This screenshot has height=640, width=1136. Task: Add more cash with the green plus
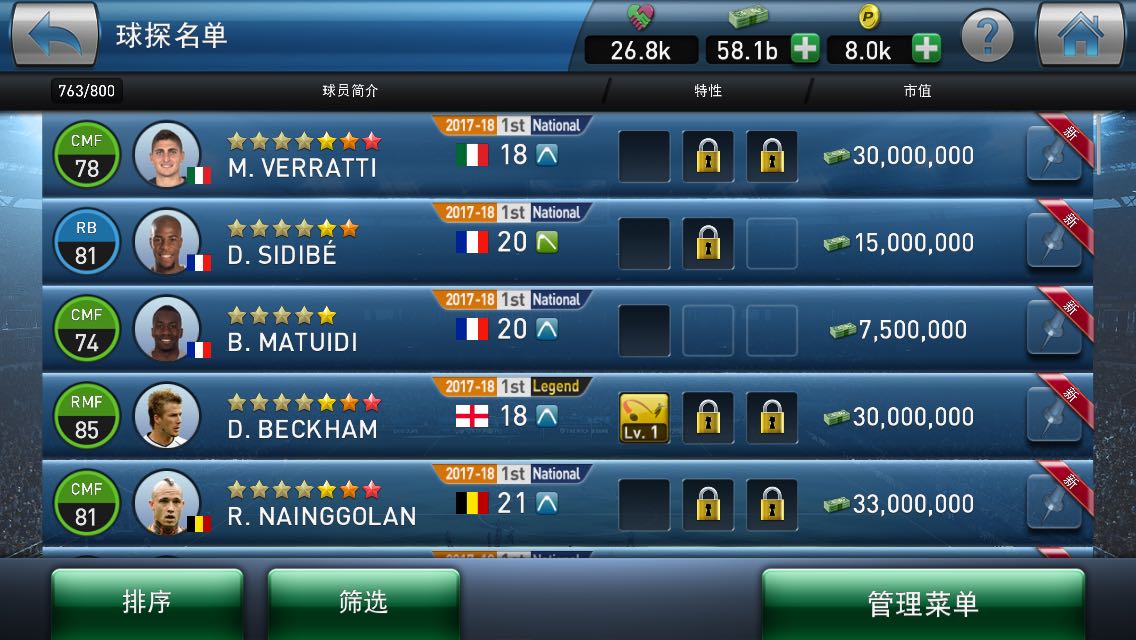[x=806, y=49]
